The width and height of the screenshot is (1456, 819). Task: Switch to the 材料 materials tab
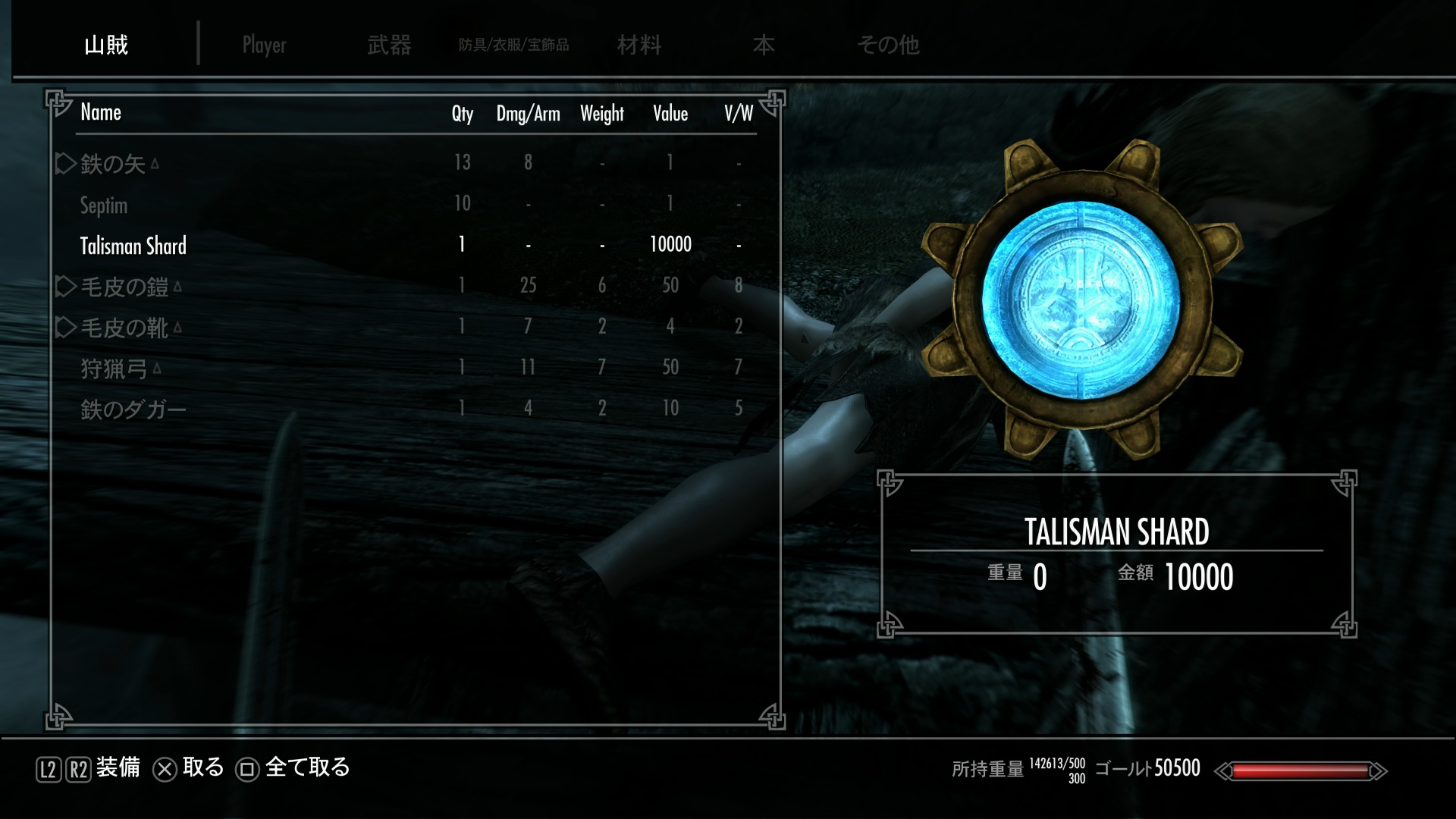(639, 45)
